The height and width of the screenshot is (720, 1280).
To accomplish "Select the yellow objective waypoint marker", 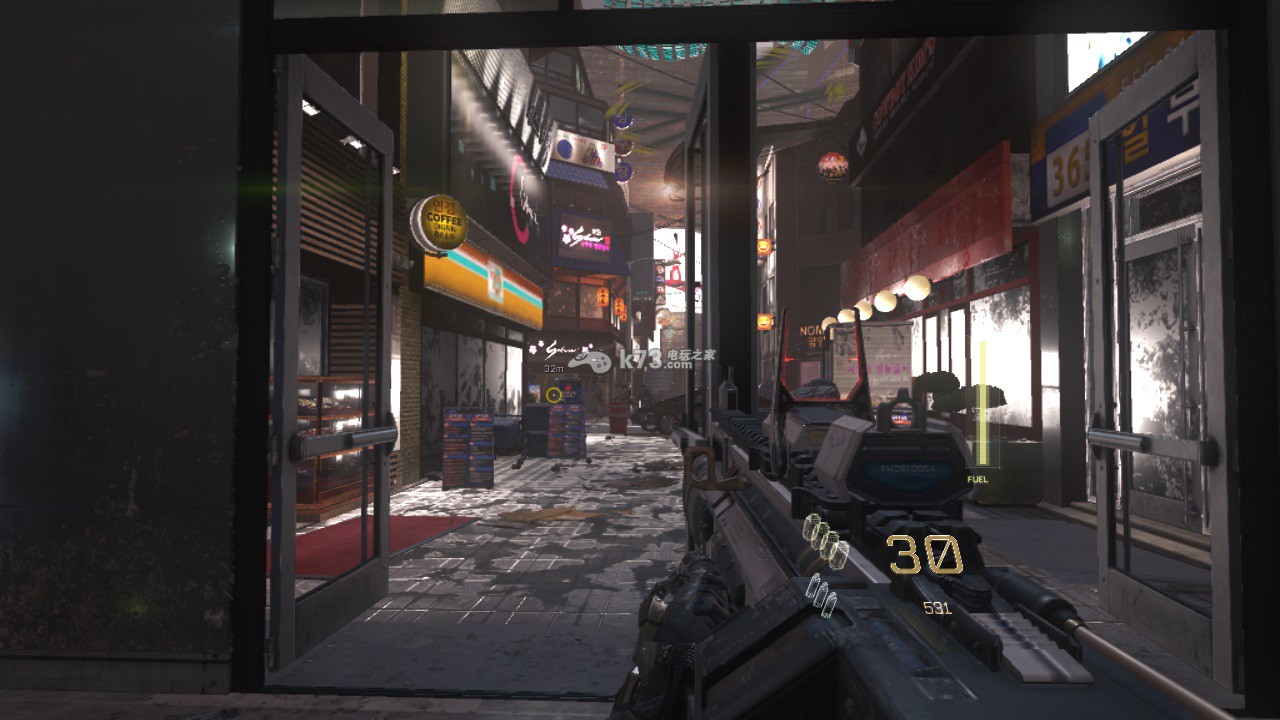I will (x=554, y=395).
